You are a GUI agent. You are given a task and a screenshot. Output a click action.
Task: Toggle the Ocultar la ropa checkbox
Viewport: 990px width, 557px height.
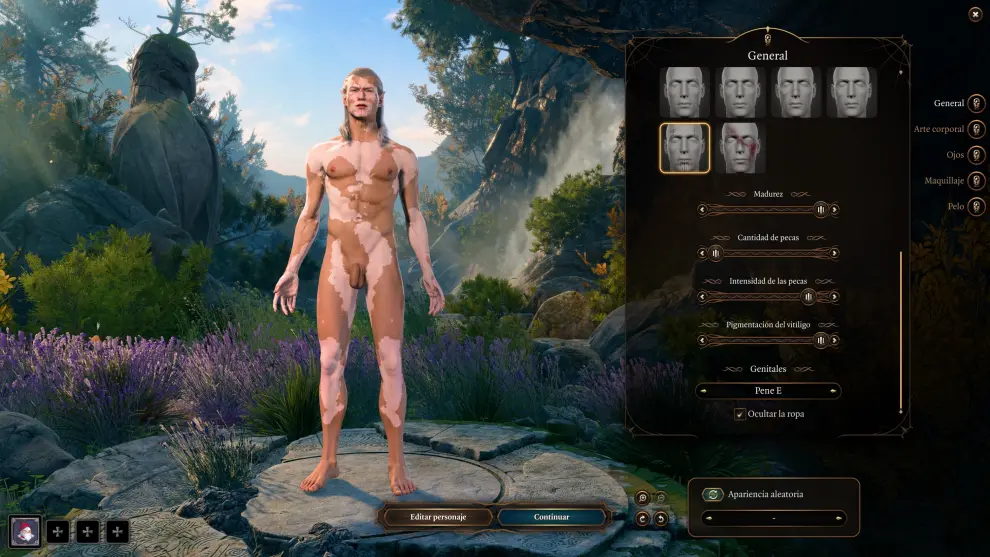click(740, 414)
